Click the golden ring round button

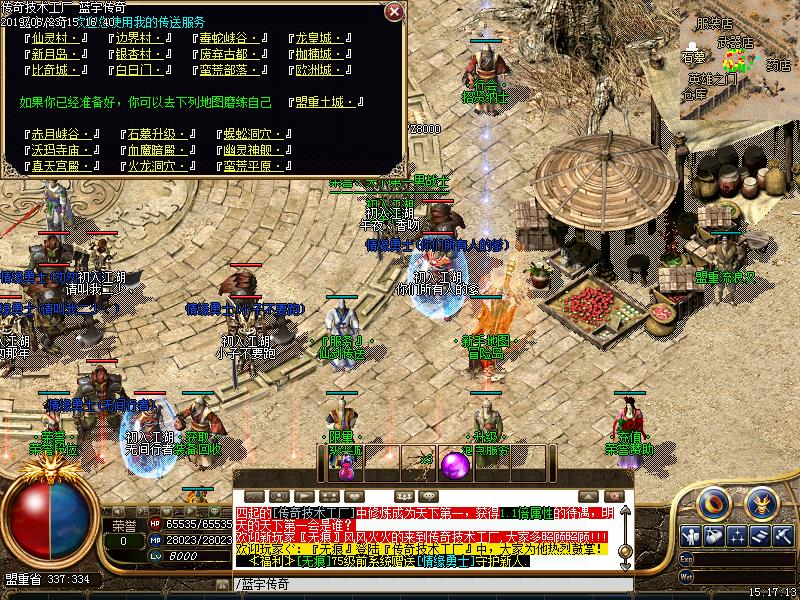coord(714,503)
